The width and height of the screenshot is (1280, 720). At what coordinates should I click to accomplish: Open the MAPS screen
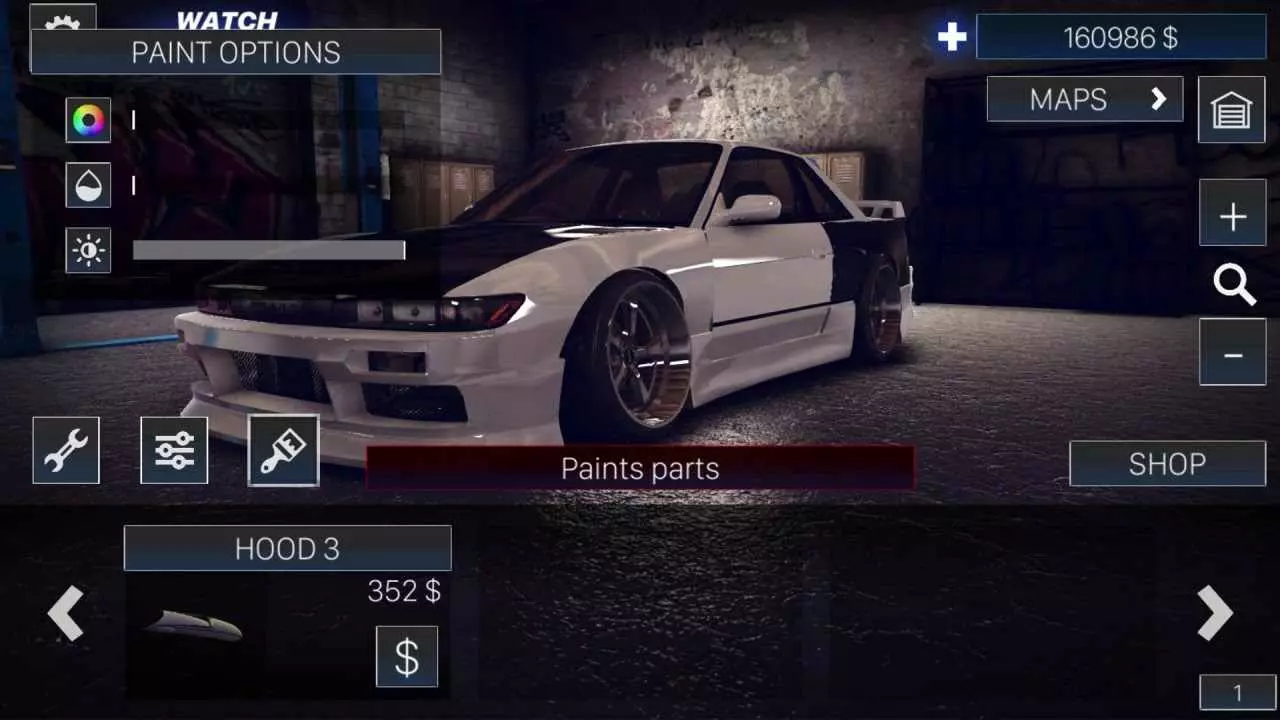1085,99
